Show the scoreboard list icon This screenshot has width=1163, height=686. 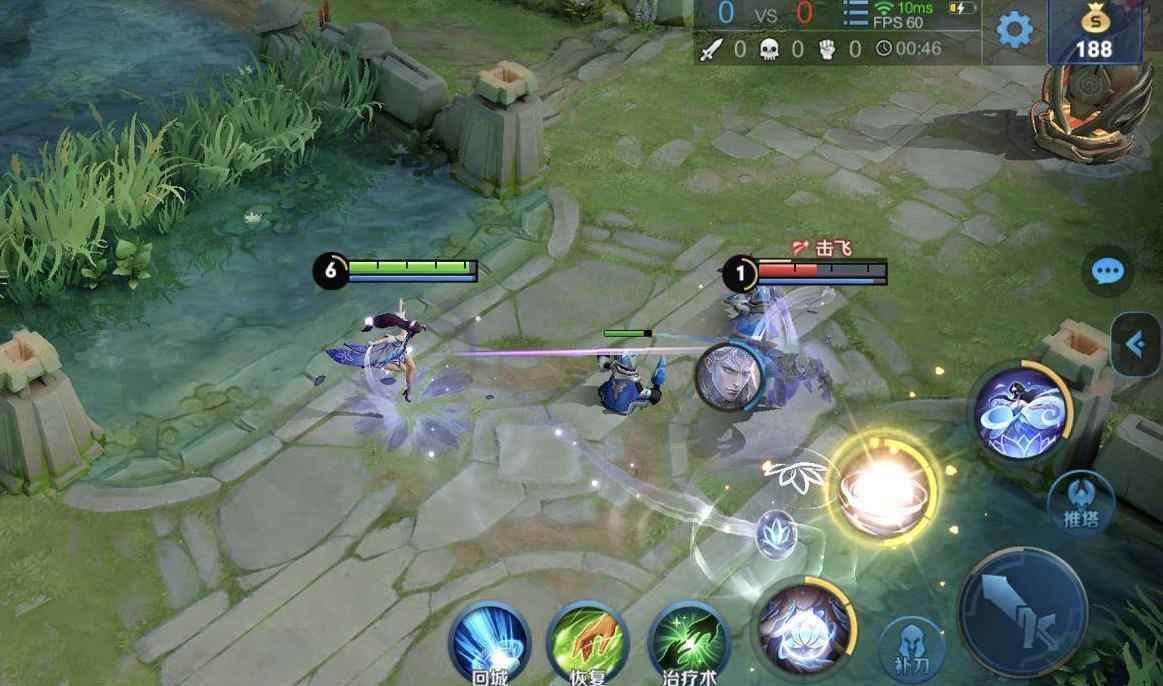(856, 15)
